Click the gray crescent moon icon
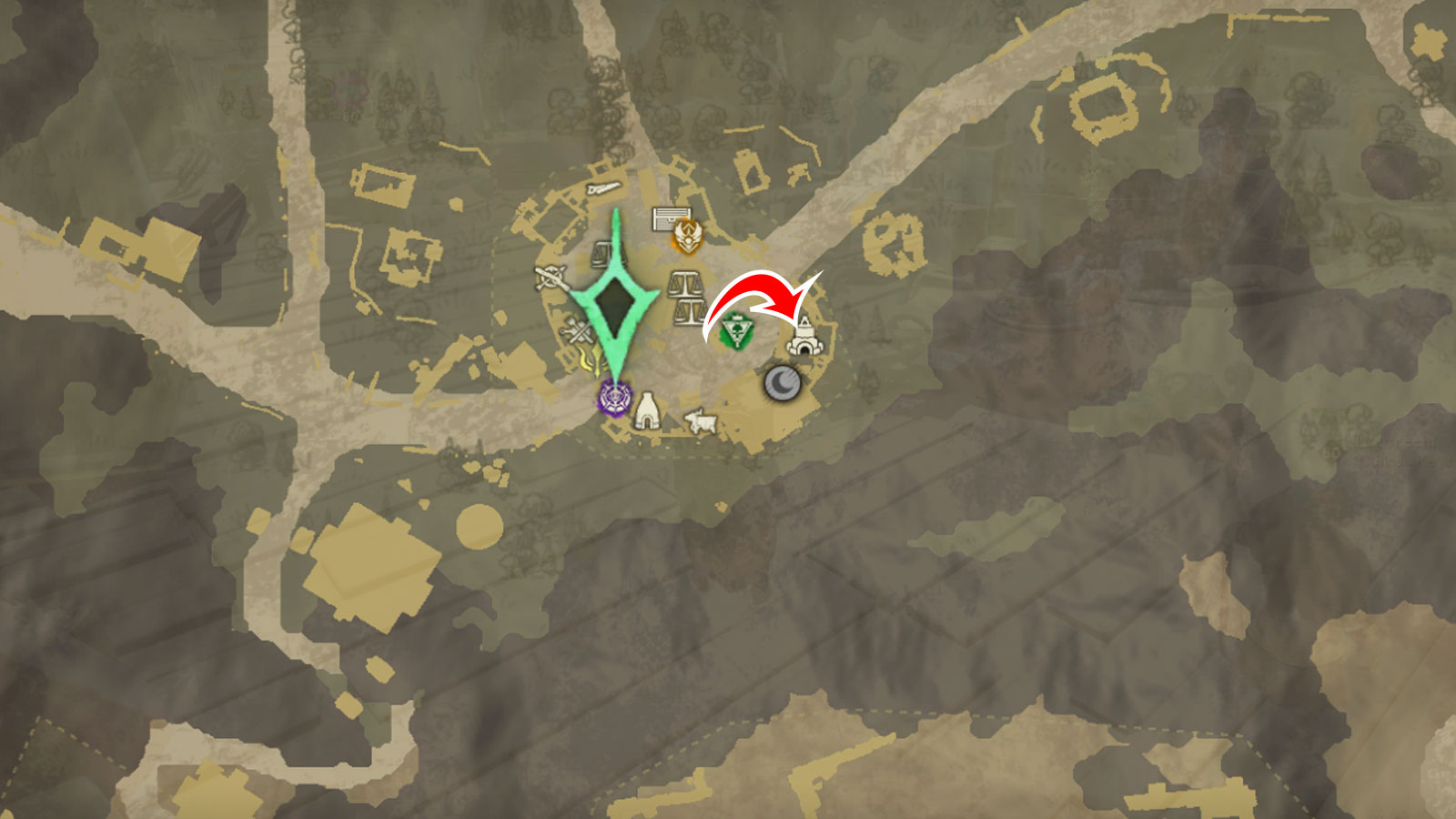The width and height of the screenshot is (1456, 819). pyautogui.click(x=783, y=384)
